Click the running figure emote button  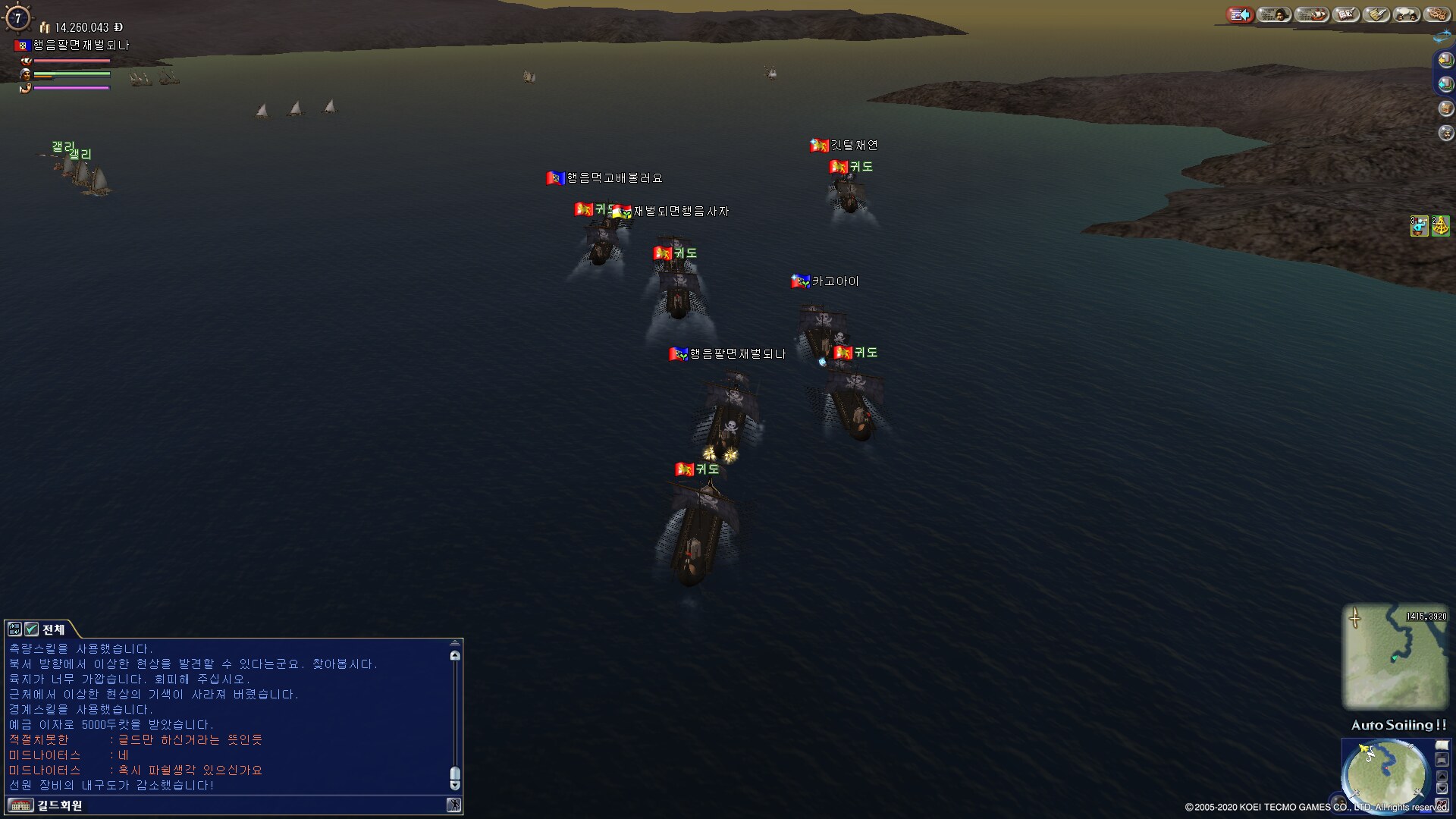453,805
